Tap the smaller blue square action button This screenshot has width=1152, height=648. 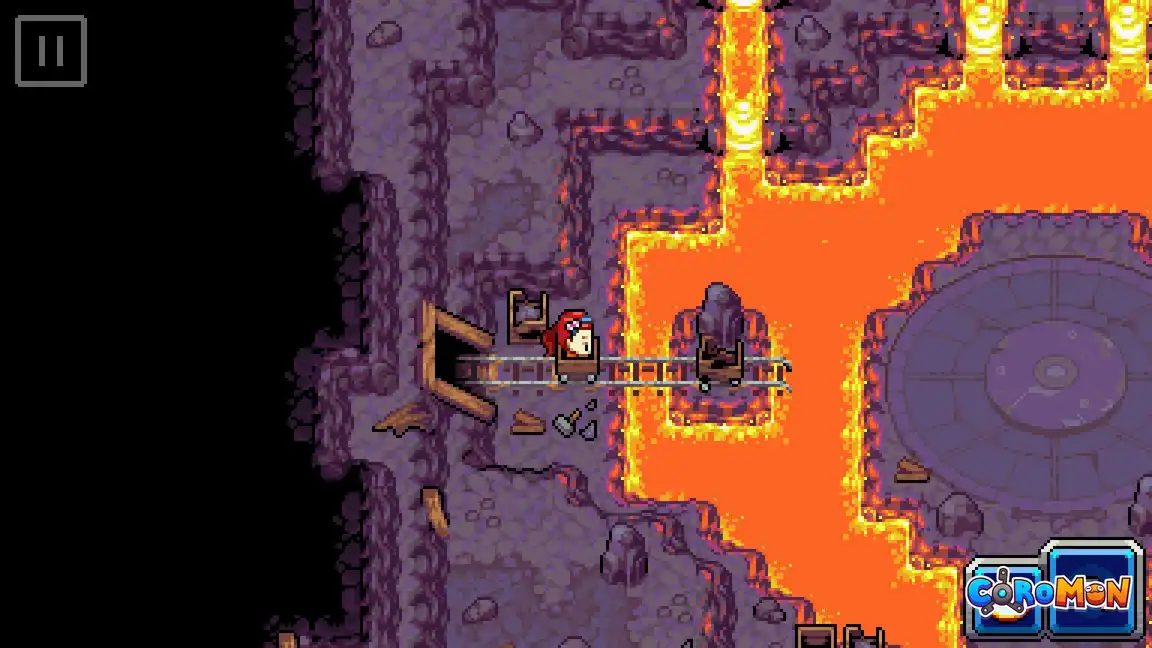point(1004,598)
